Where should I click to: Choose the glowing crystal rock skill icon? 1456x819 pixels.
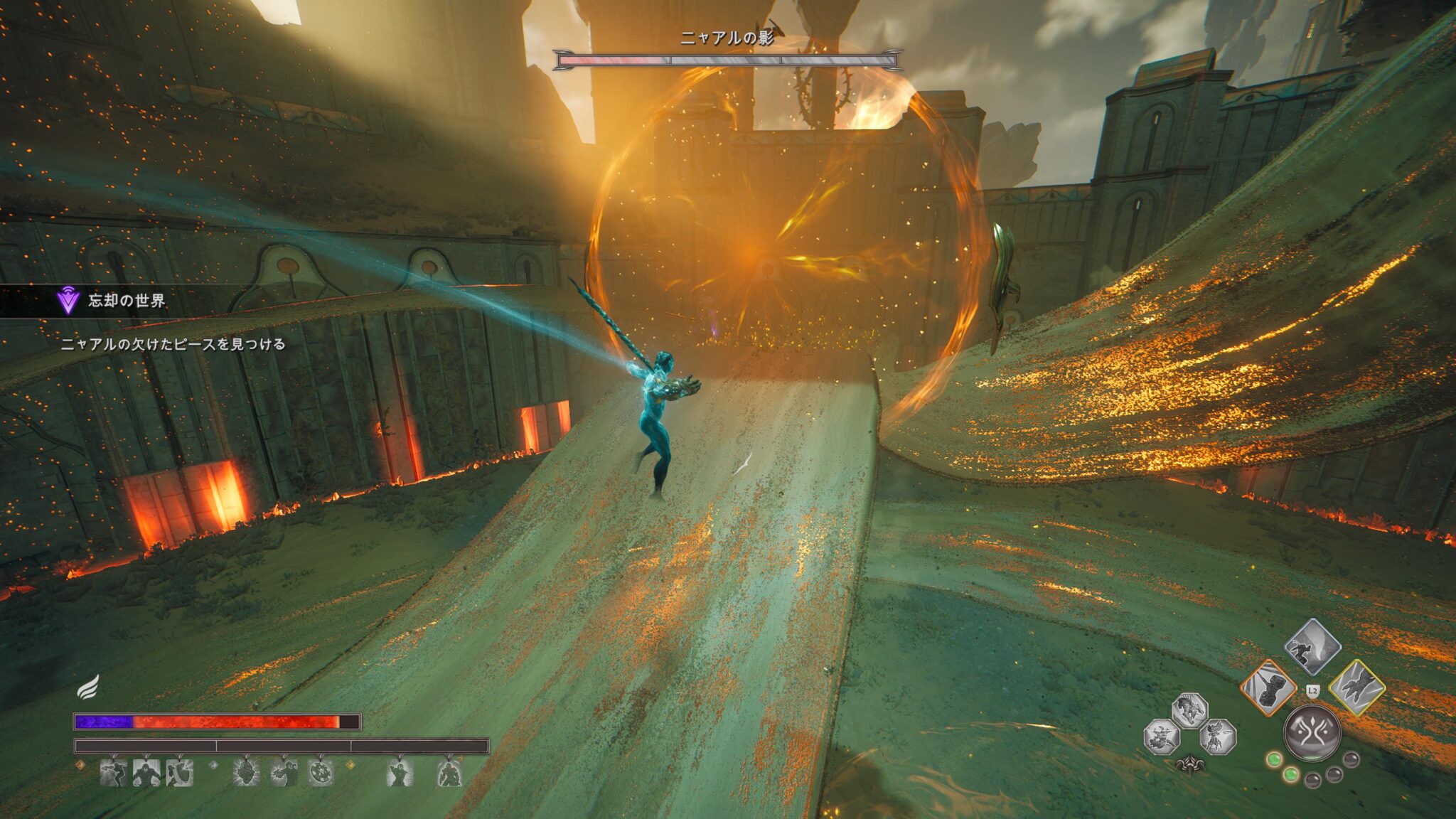(246, 773)
